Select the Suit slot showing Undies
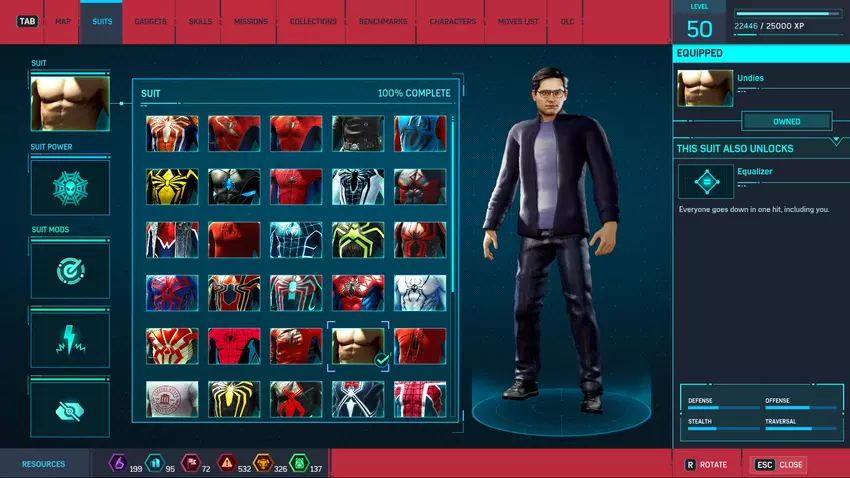Screen dimensions: 850x478 click(70, 104)
